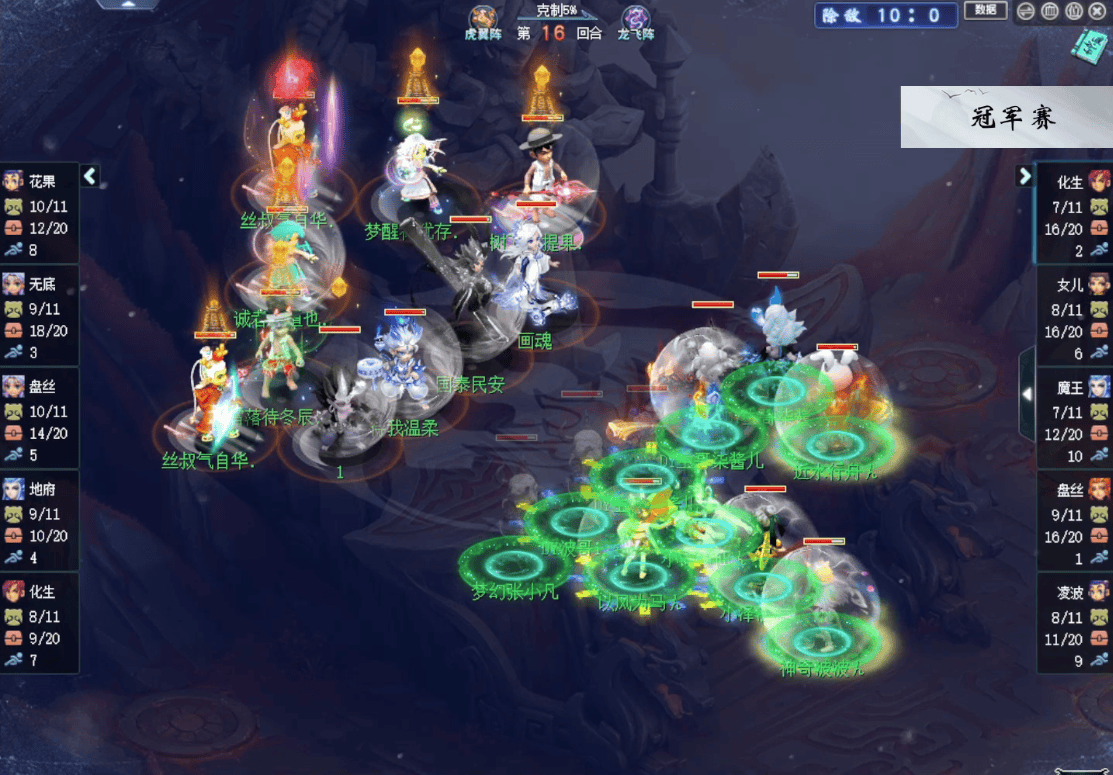Select 盘丝 in the left team list
Image resolution: width=1113 pixels, height=775 pixels.
(40, 386)
